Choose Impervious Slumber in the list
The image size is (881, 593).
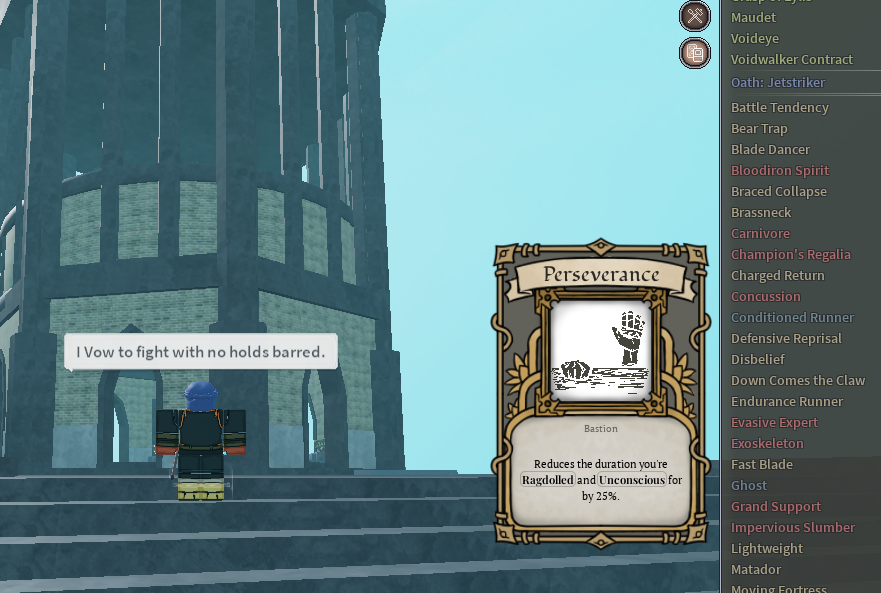coord(792,528)
